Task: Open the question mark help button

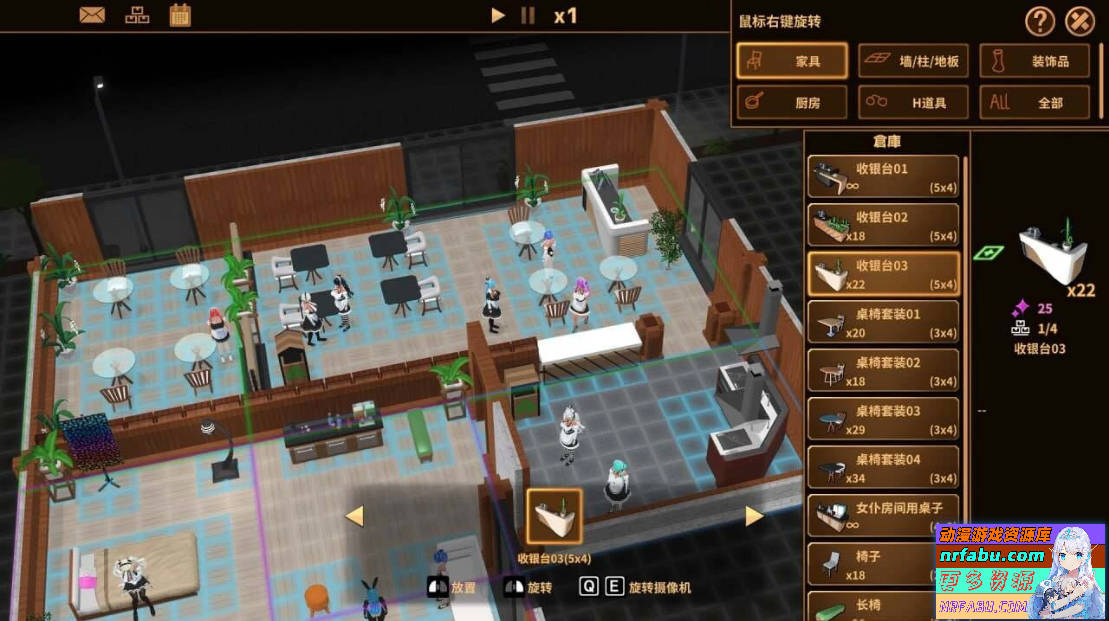Action: click(1040, 20)
